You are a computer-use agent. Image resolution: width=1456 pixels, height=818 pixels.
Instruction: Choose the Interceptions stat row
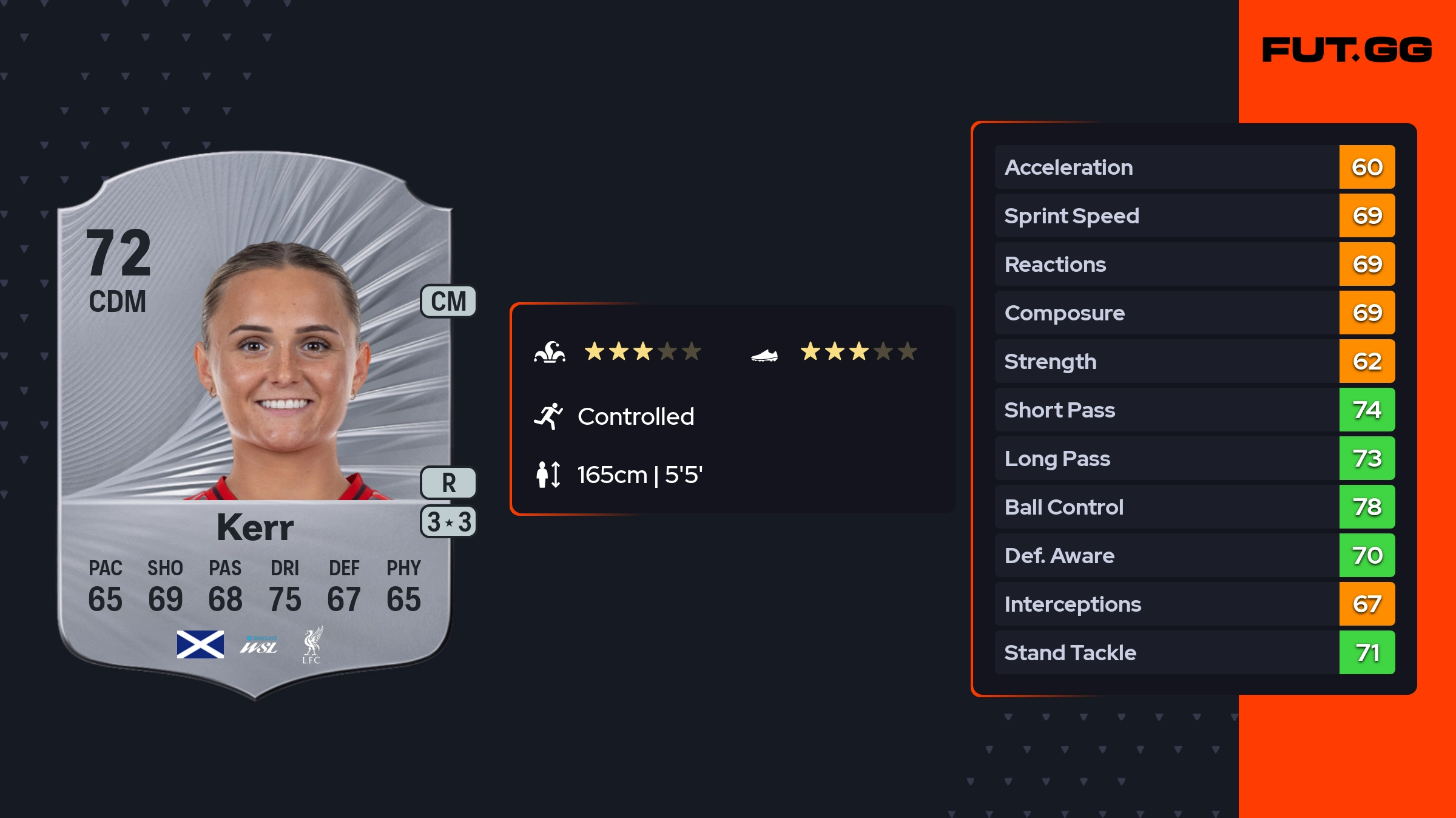[1194, 604]
